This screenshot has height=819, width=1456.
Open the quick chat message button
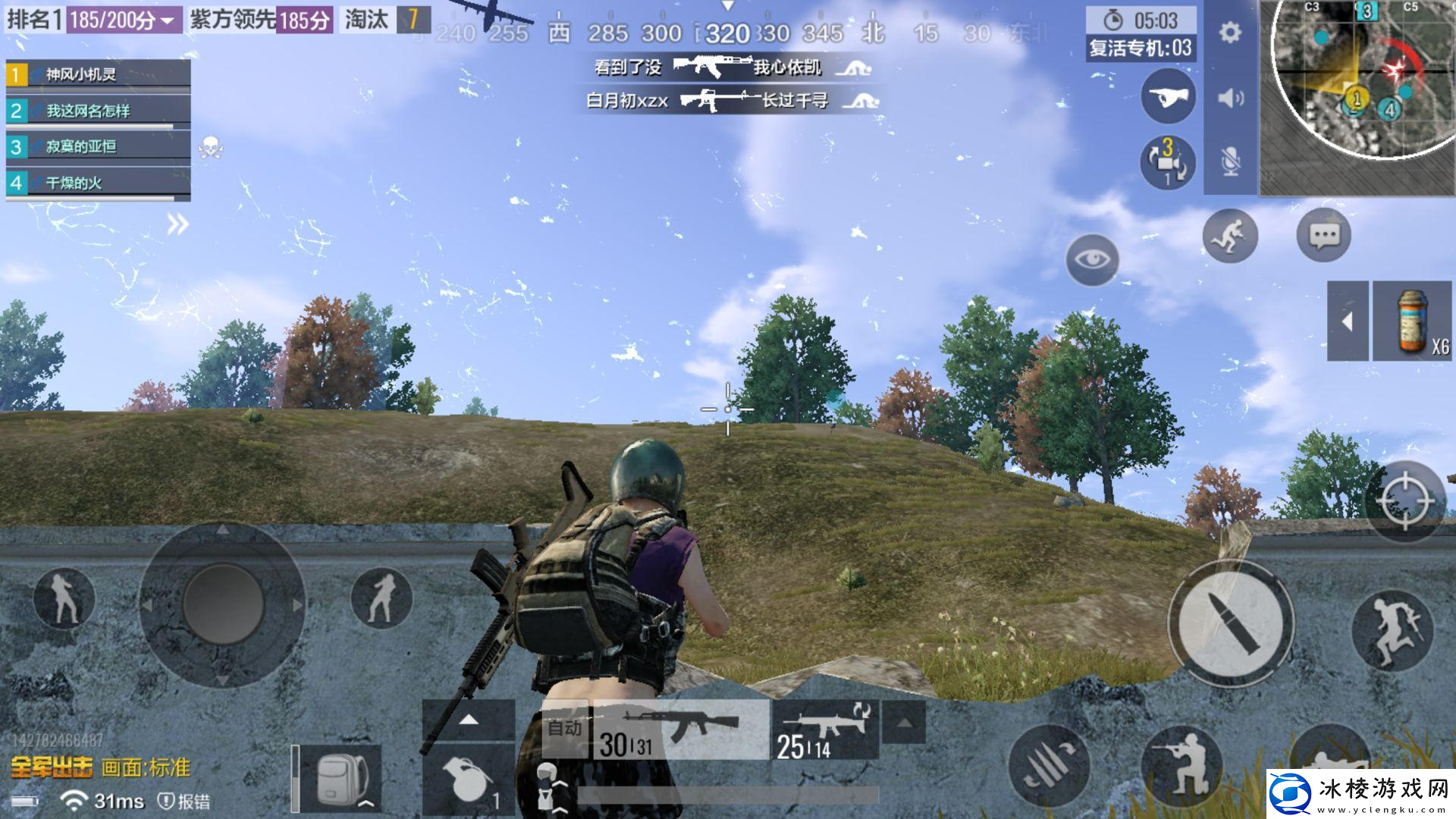point(1324,236)
